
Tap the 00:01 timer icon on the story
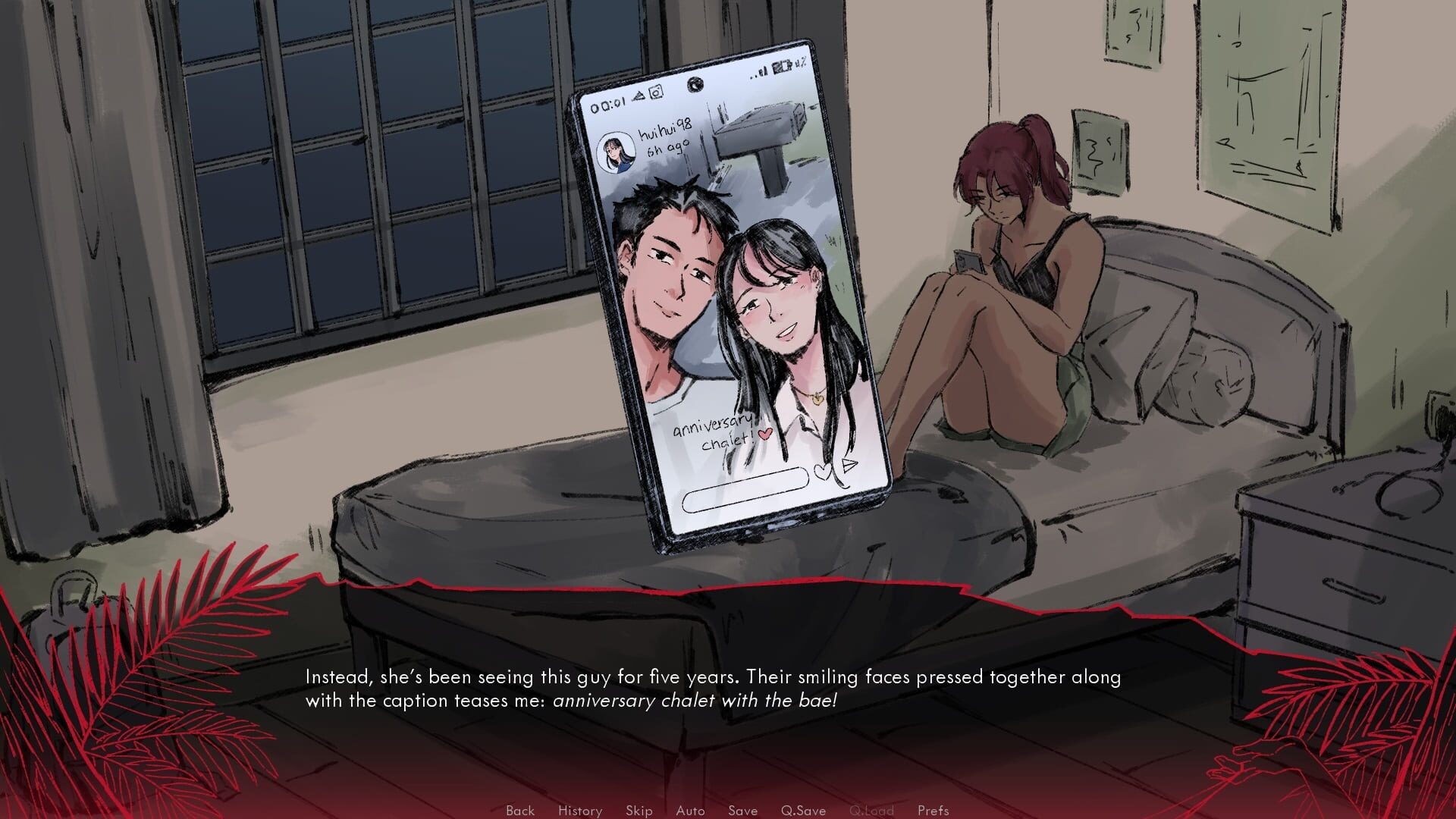[609, 105]
